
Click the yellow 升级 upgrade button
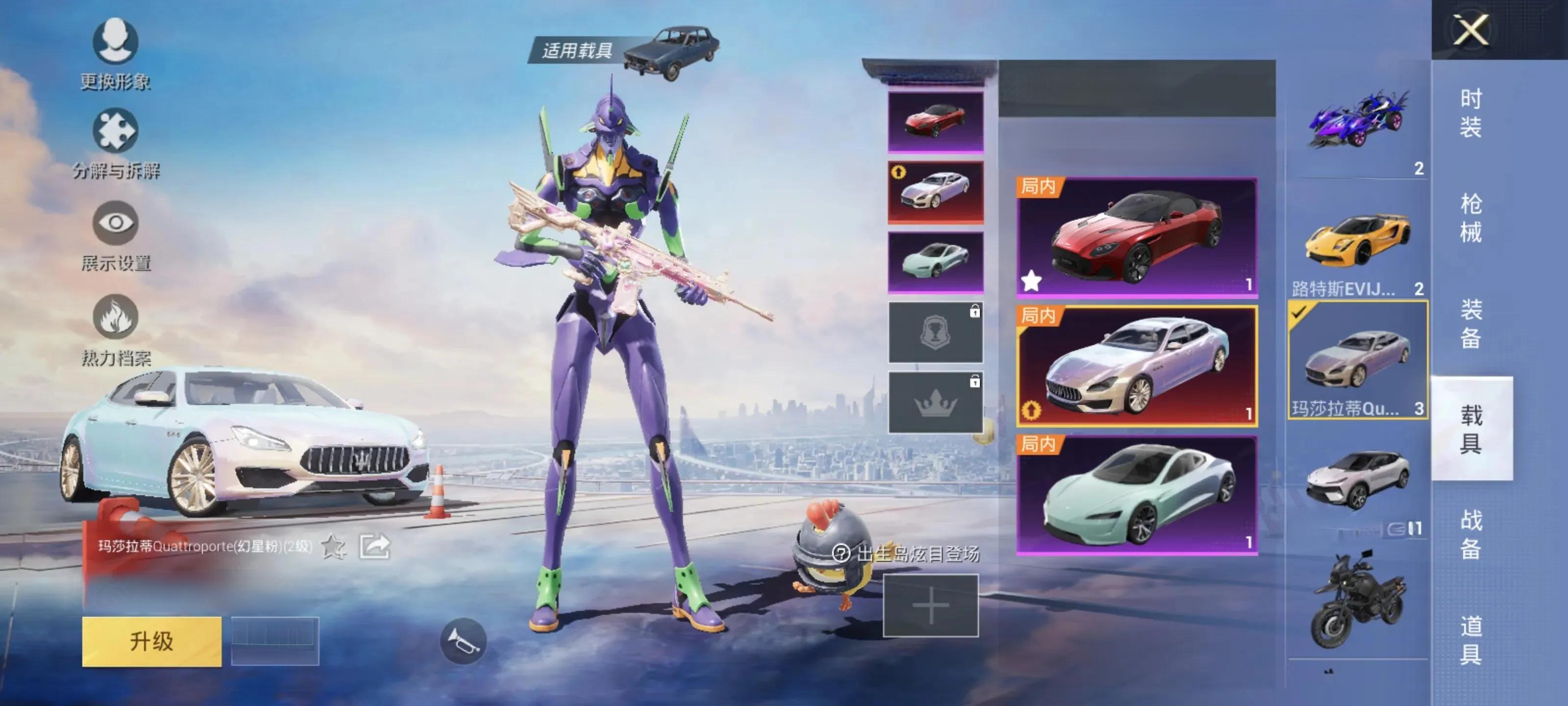click(151, 641)
